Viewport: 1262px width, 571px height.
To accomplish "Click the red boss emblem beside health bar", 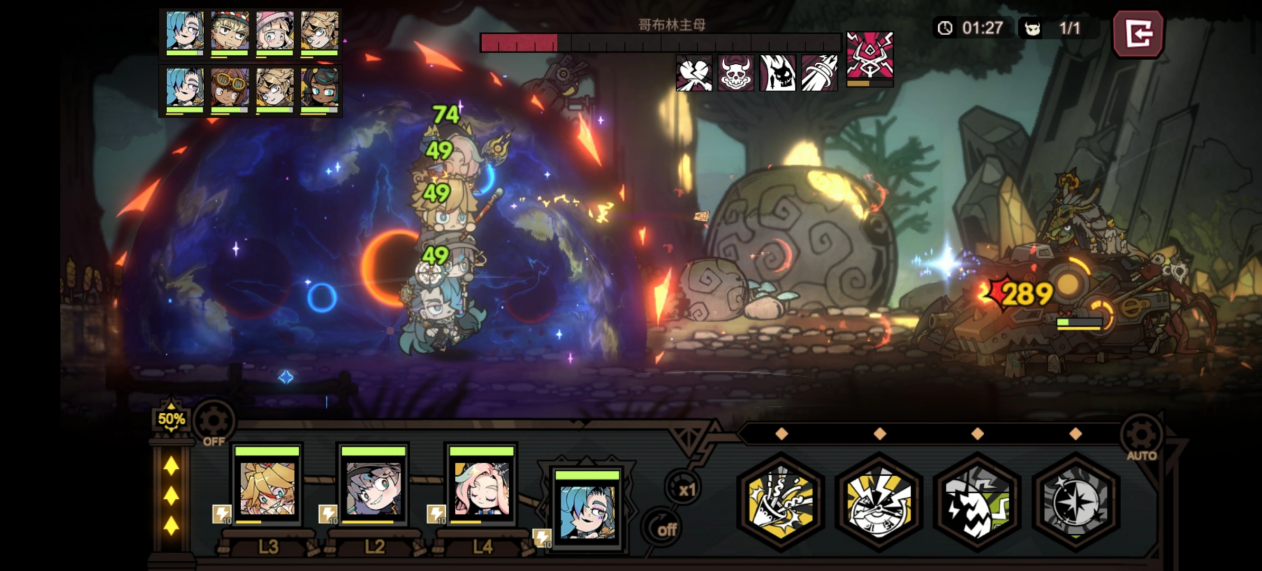I will click(x=869, y=57).
